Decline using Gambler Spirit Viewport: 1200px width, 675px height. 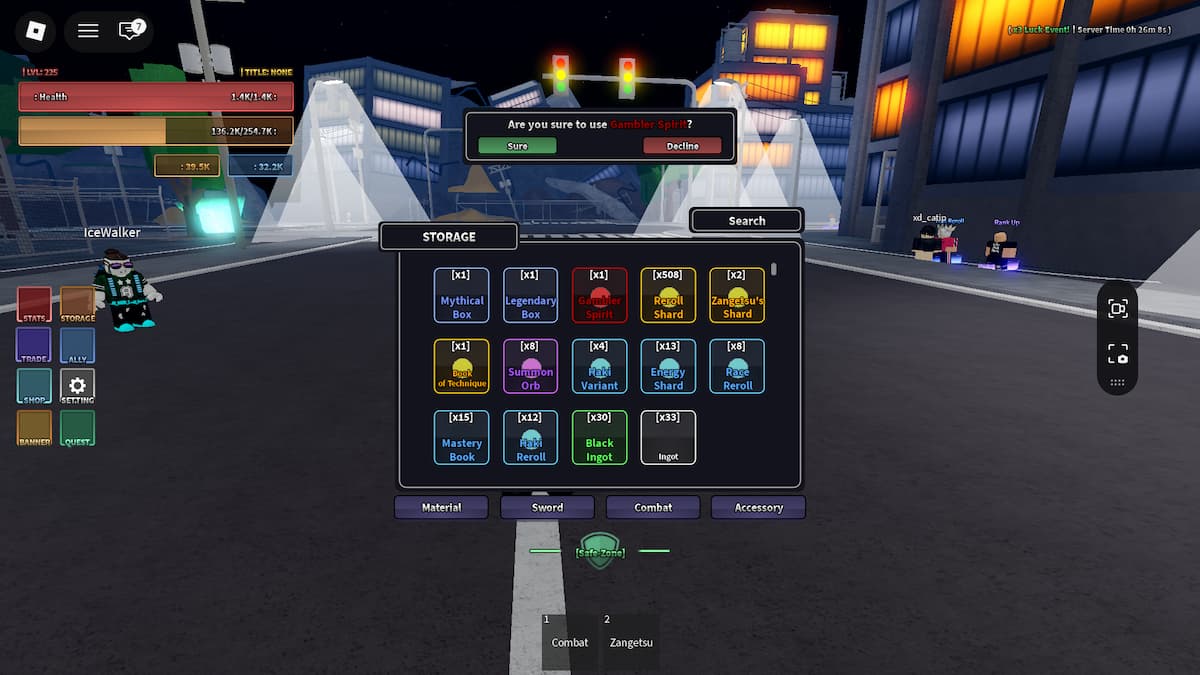(x=683, y=146)
